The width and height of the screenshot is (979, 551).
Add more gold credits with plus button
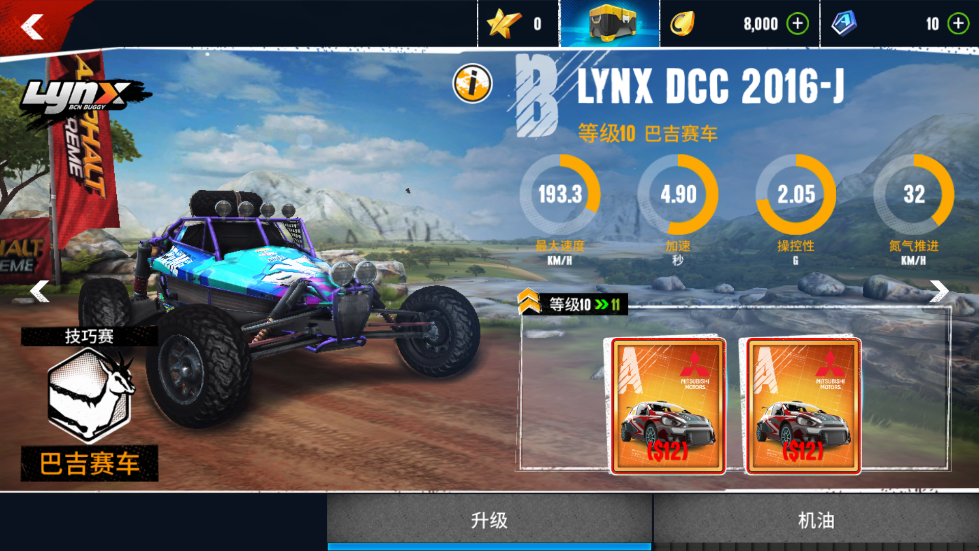[797, 24]
